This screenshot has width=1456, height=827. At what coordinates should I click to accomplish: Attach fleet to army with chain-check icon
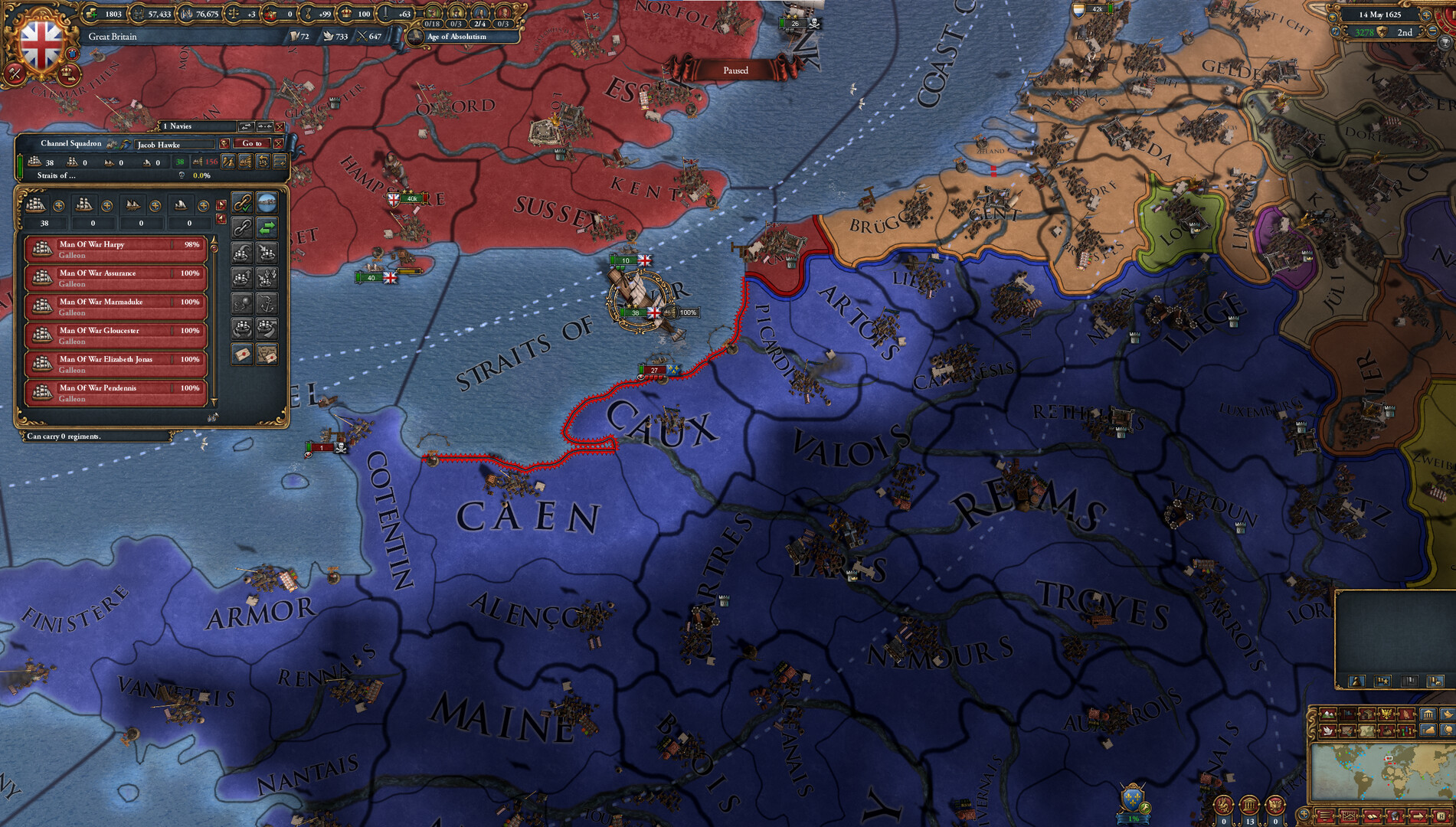243,204
